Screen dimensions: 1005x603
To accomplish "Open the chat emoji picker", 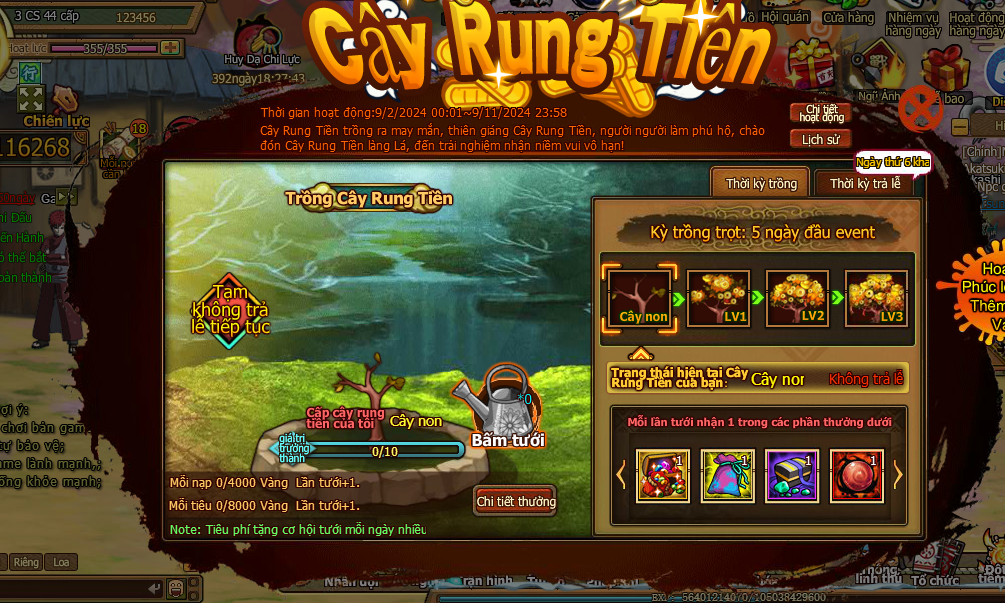I will (177, 587).
